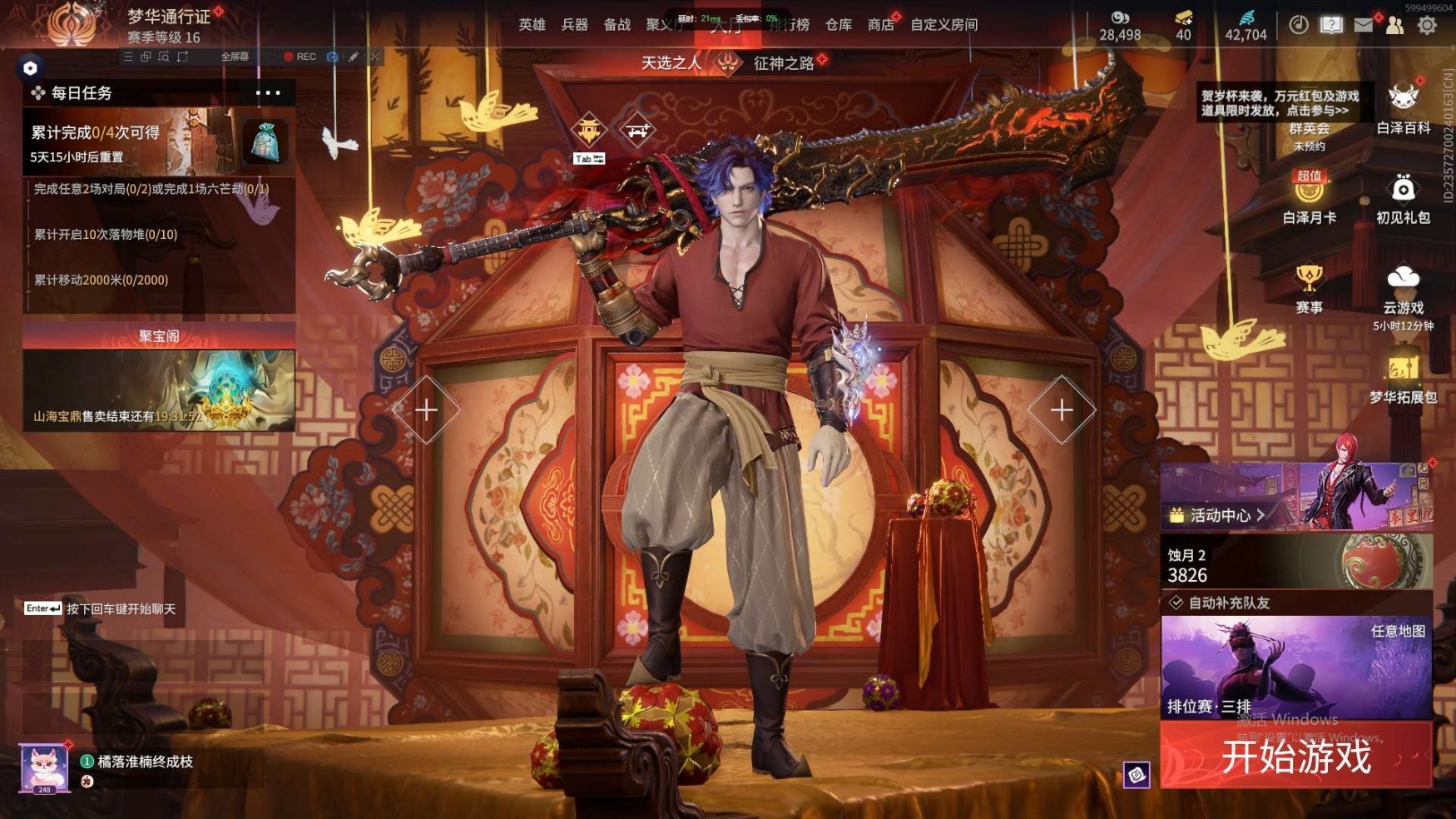The width and height of the screenshot is (1456, 819).
Task: Open the 白泽月卡 monthly card
Action: point(1309,198)
